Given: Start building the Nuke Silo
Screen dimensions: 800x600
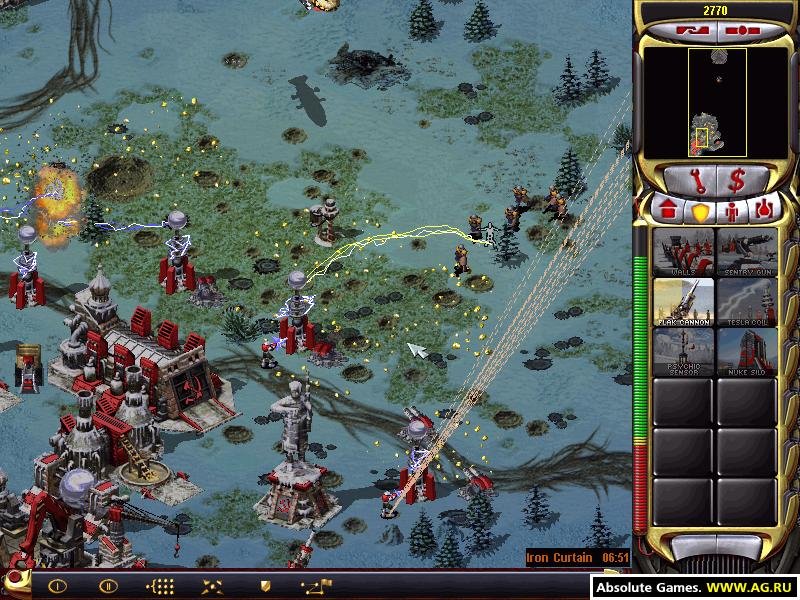Looking at the screenshot, I should pos(746,351).
